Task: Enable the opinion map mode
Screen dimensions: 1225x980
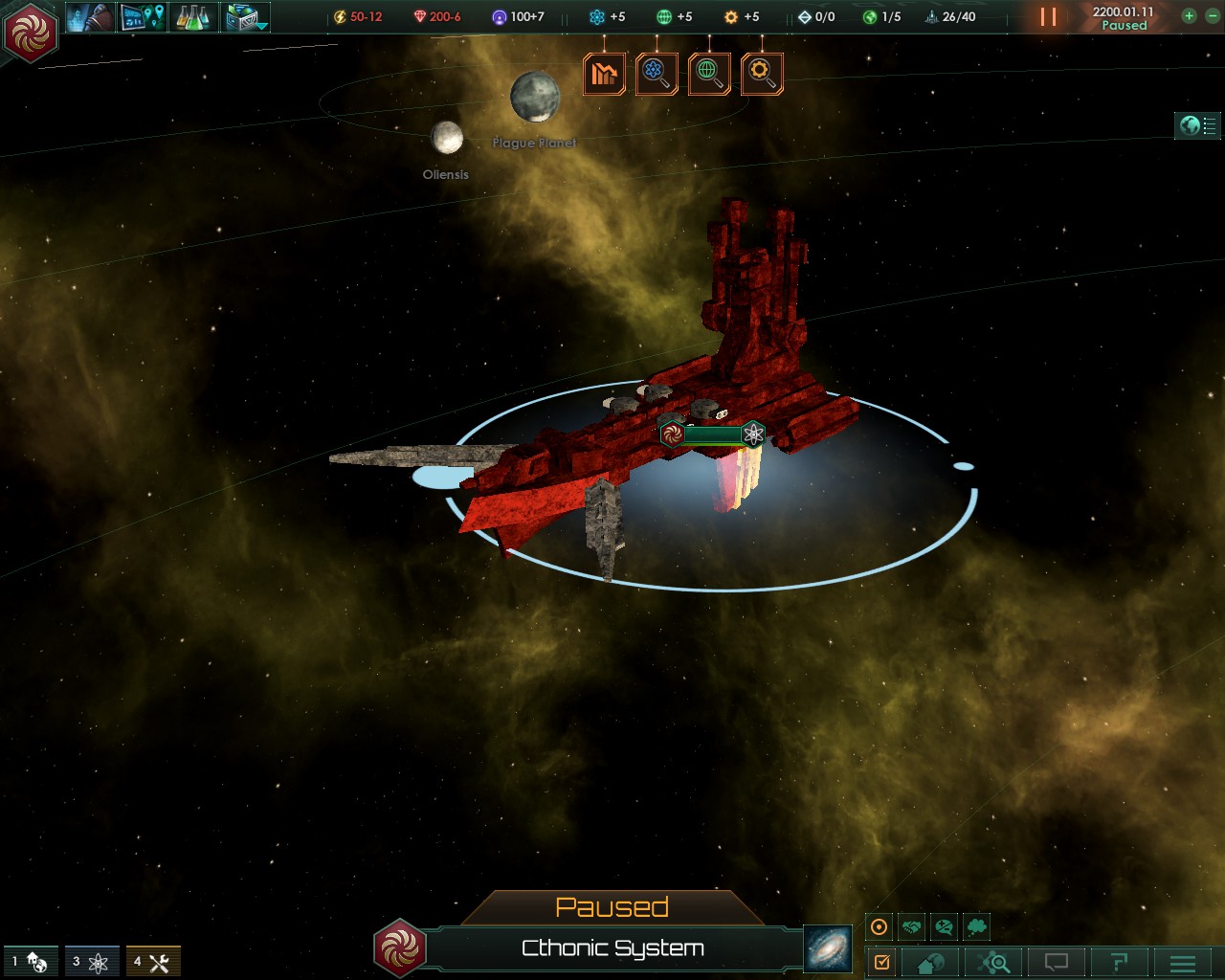Action: coord(946,925)
